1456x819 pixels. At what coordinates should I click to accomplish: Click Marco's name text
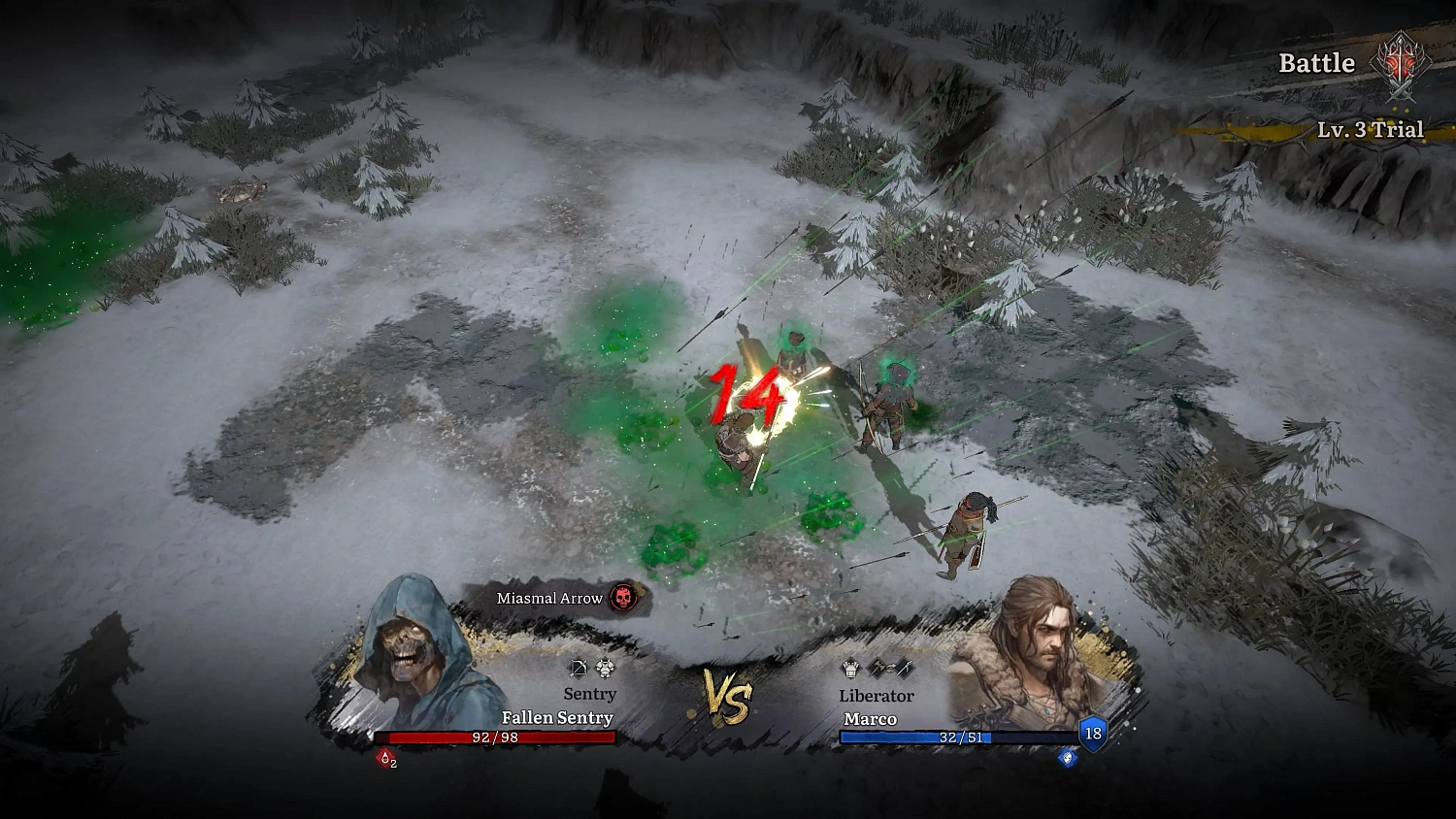click(871, 719)
